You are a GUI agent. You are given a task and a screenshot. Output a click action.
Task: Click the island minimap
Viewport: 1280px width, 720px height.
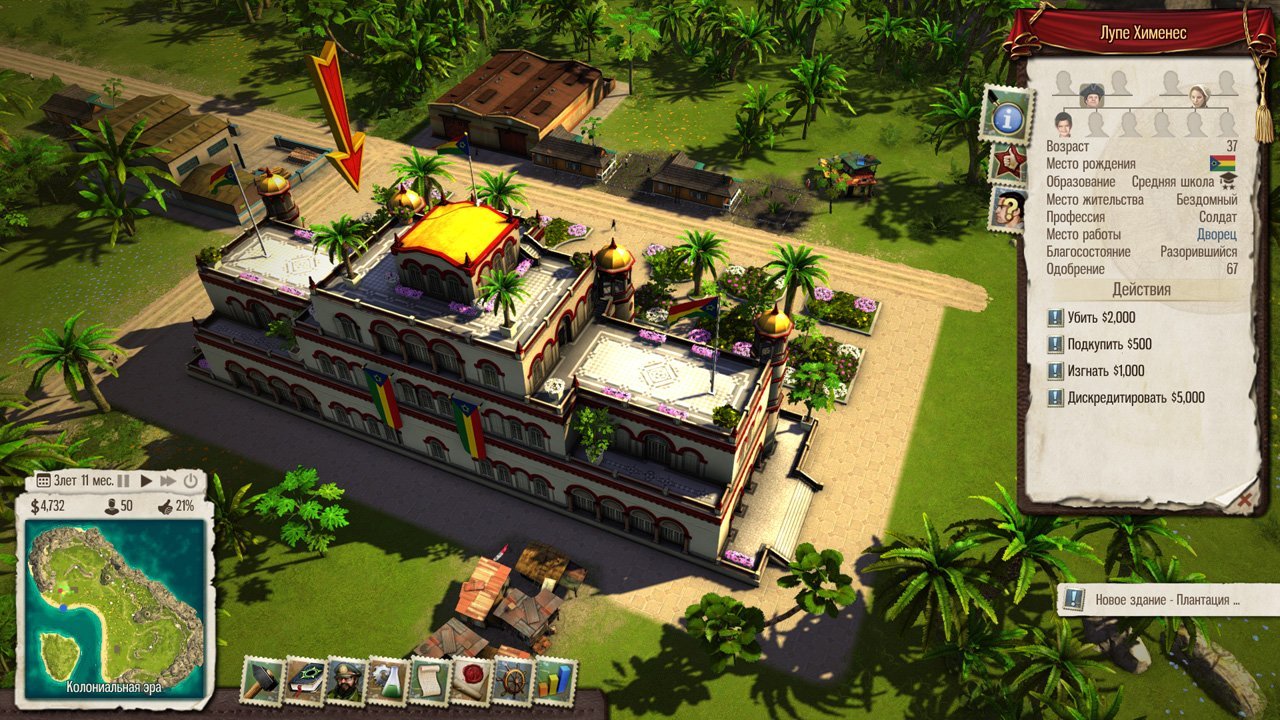pos(115,610)
